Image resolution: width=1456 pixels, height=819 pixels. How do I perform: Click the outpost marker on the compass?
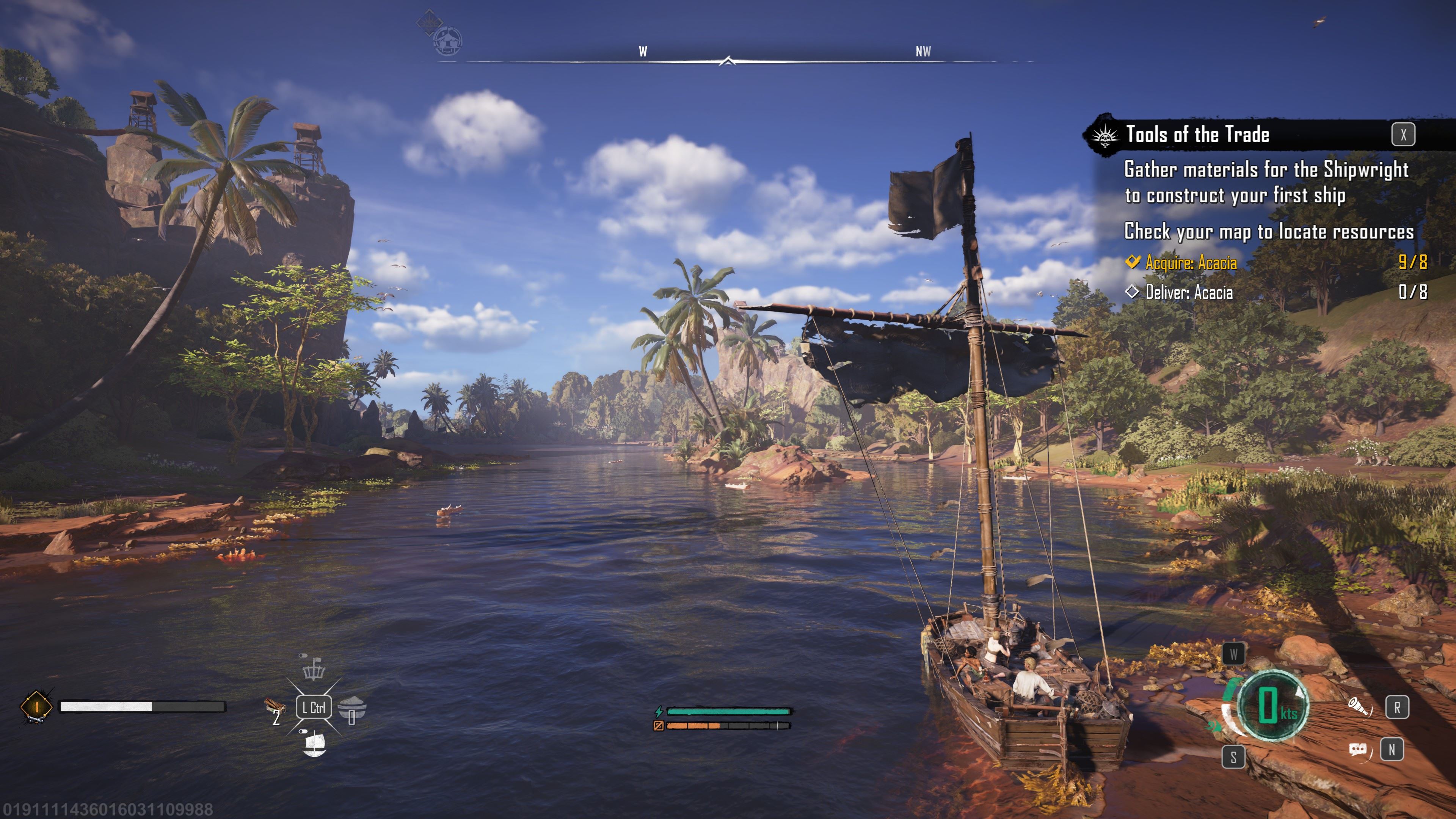[448, 41]
